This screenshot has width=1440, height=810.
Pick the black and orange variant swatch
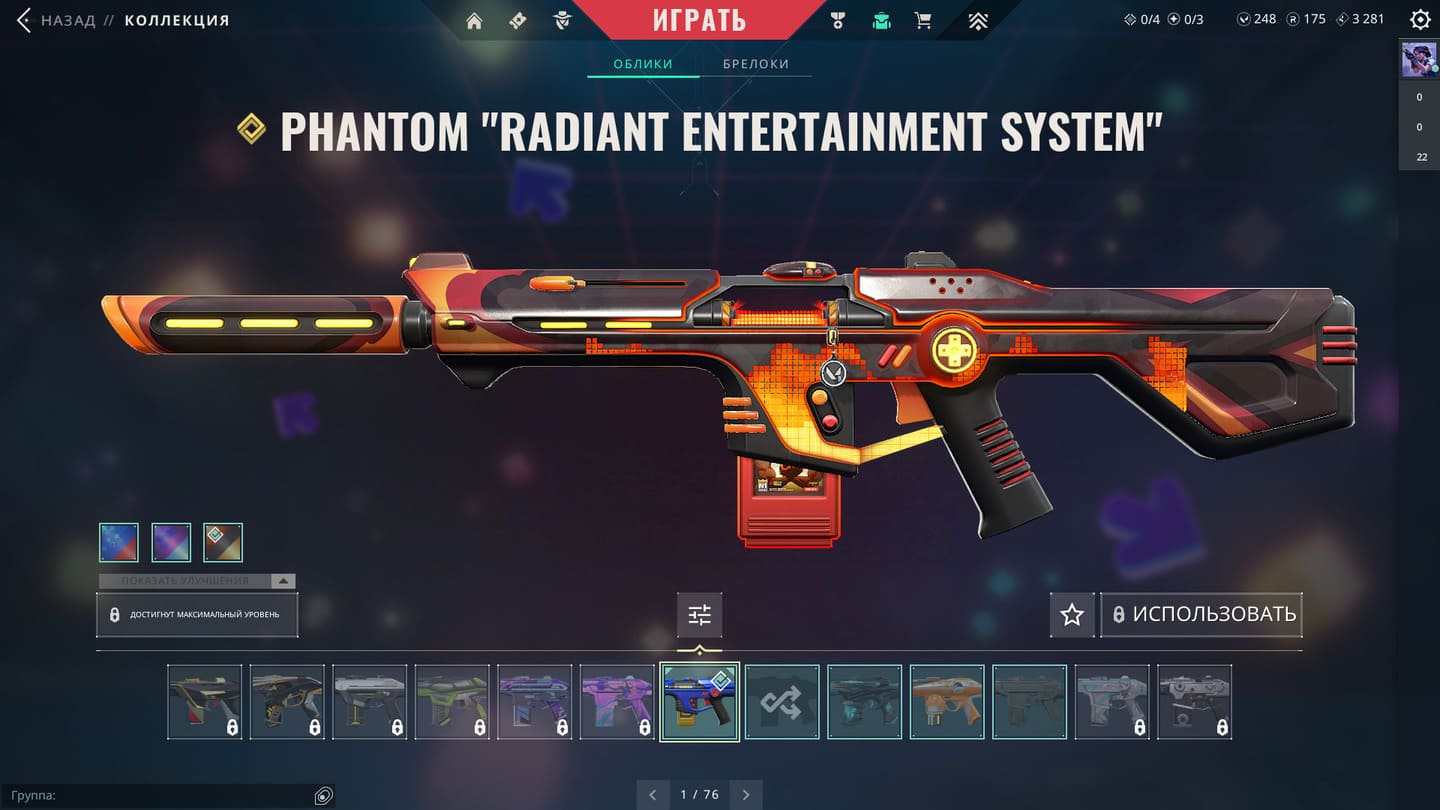click(223, 542)
